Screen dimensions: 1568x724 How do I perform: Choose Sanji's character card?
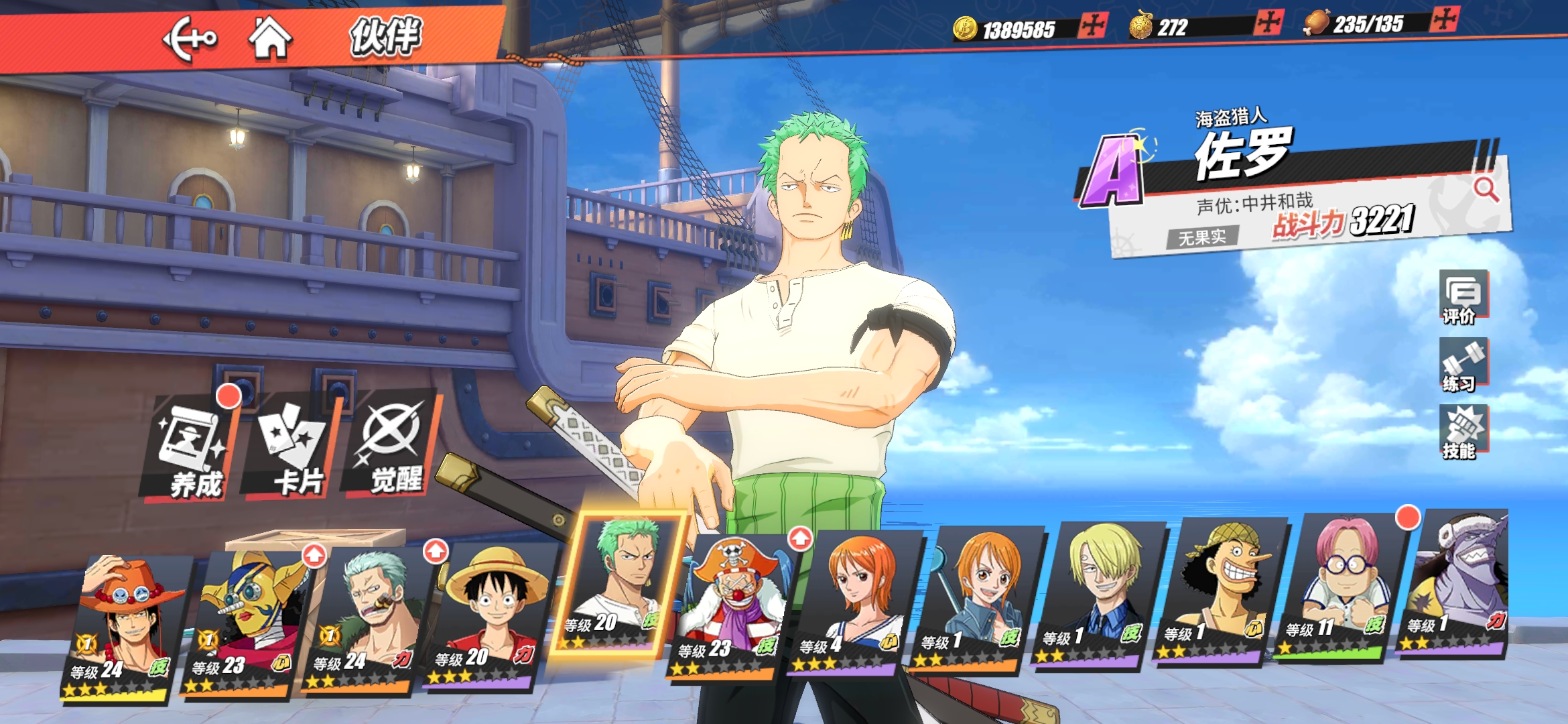pyautogui.click(x=1096, y=593)
